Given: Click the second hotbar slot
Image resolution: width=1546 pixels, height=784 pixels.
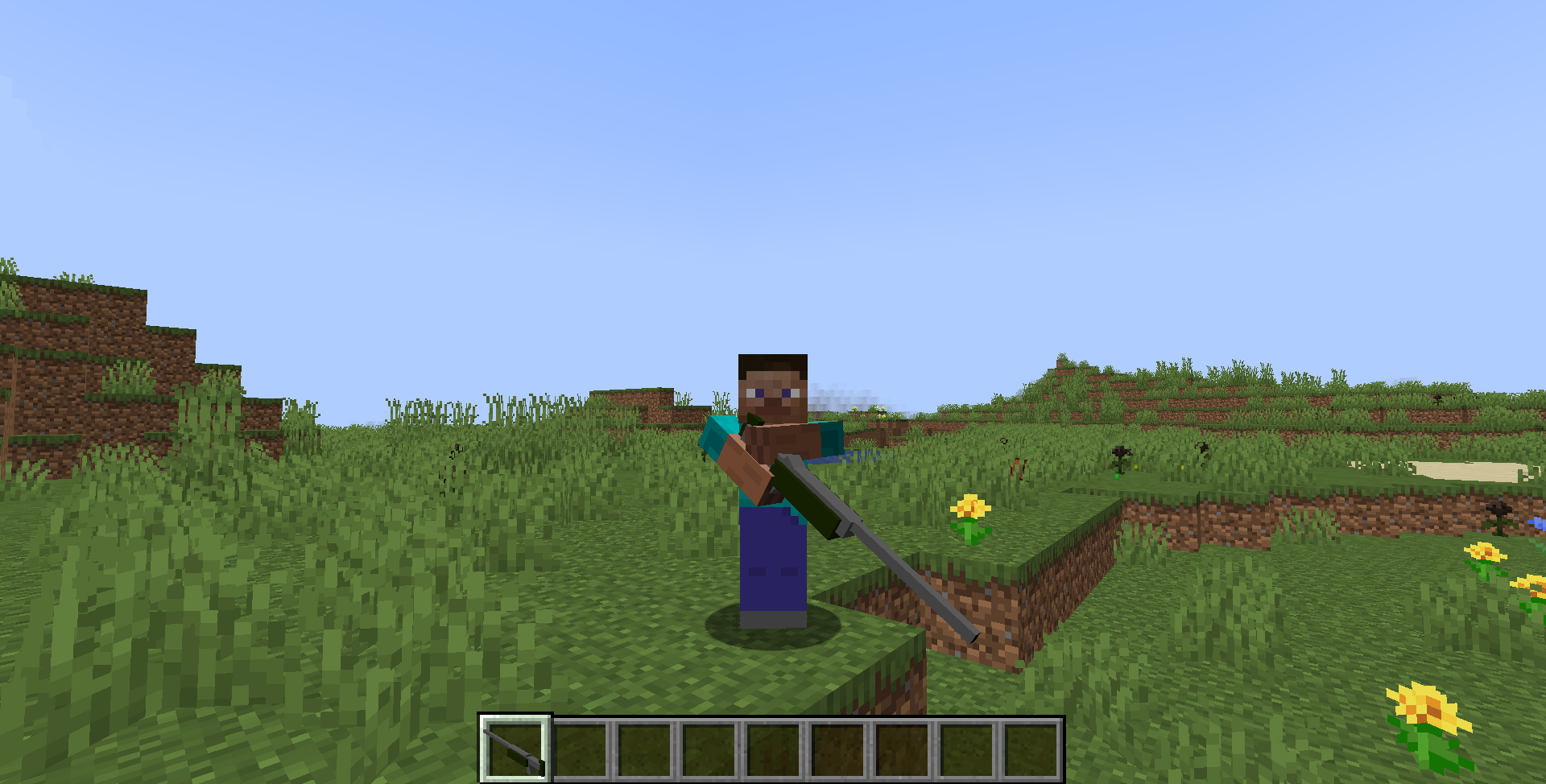Looking at the screenshot, I should tap(580, 749).
